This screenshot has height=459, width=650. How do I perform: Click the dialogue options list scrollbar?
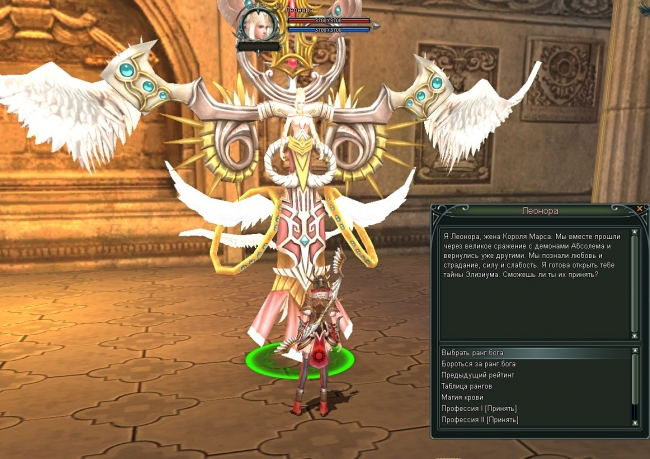(633, 385)
